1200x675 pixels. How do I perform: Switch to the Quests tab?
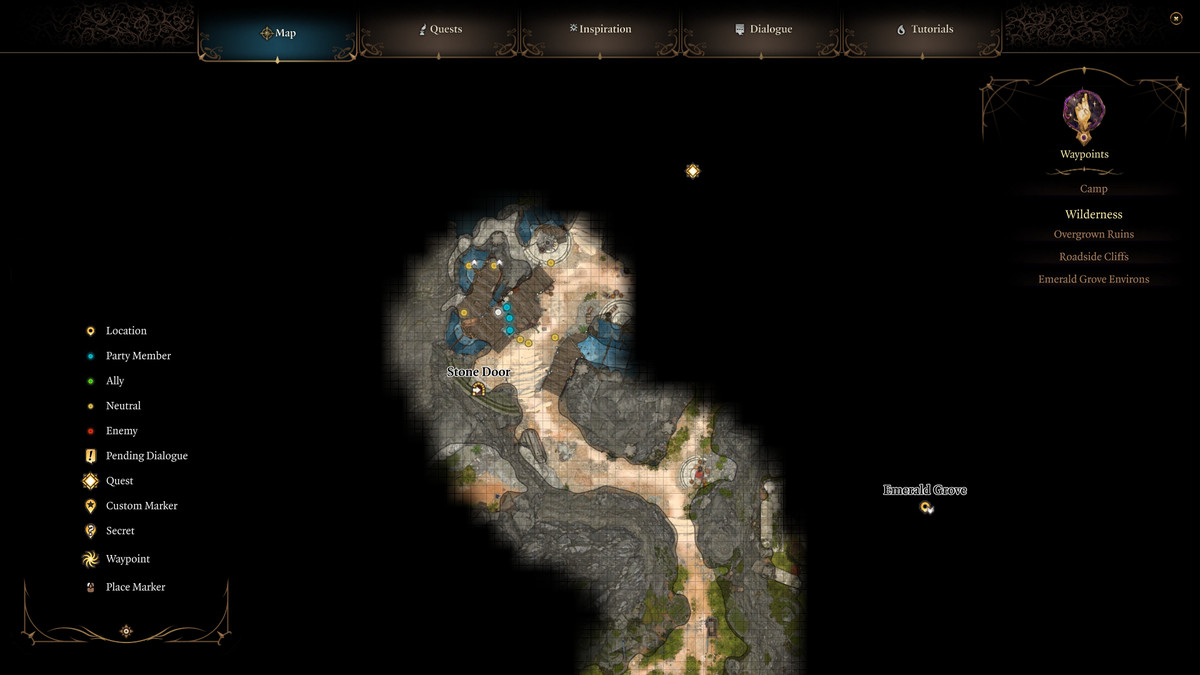(x=440, y=30)
